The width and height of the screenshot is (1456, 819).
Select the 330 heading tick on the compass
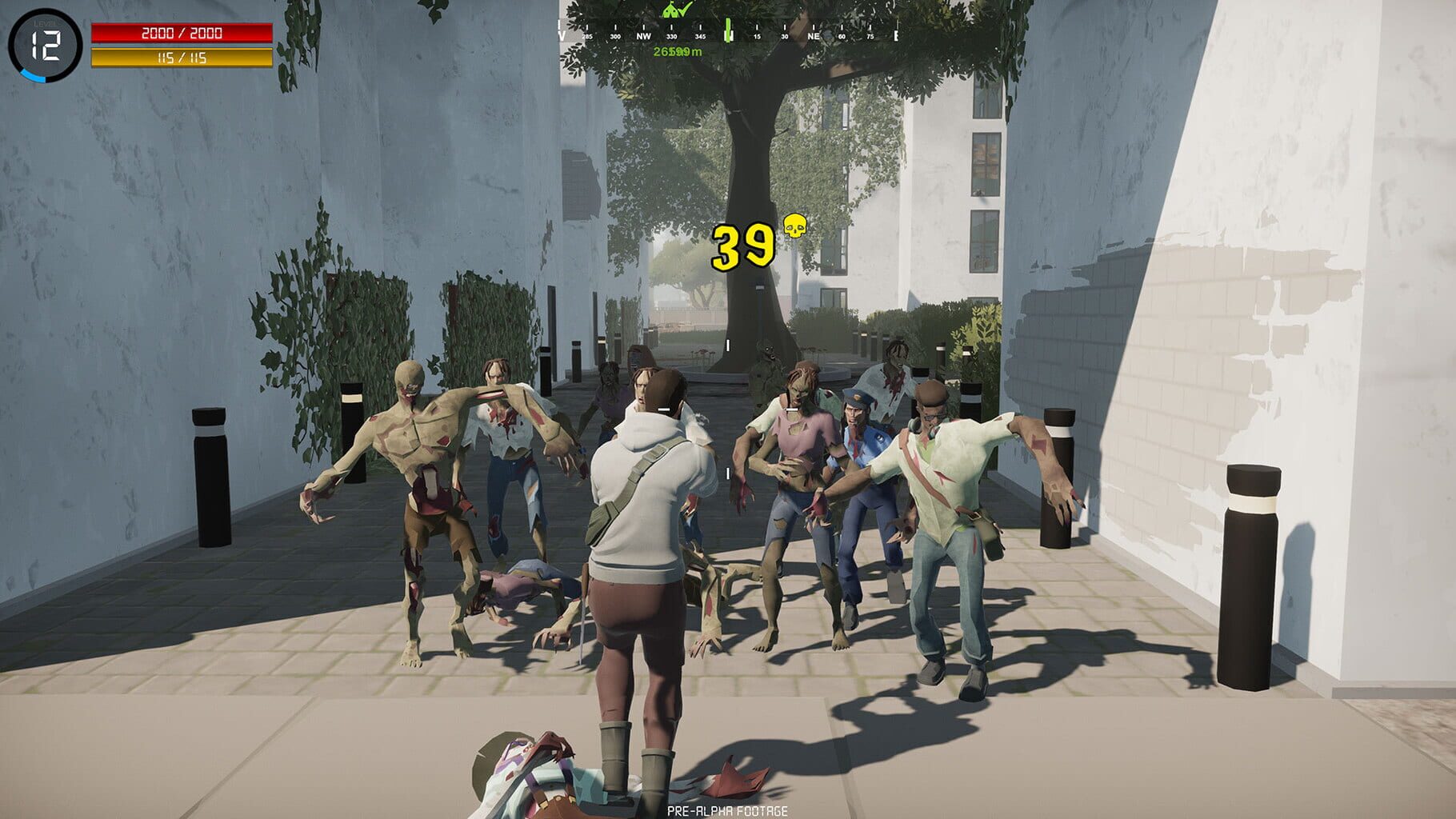(x=672, y=37)
